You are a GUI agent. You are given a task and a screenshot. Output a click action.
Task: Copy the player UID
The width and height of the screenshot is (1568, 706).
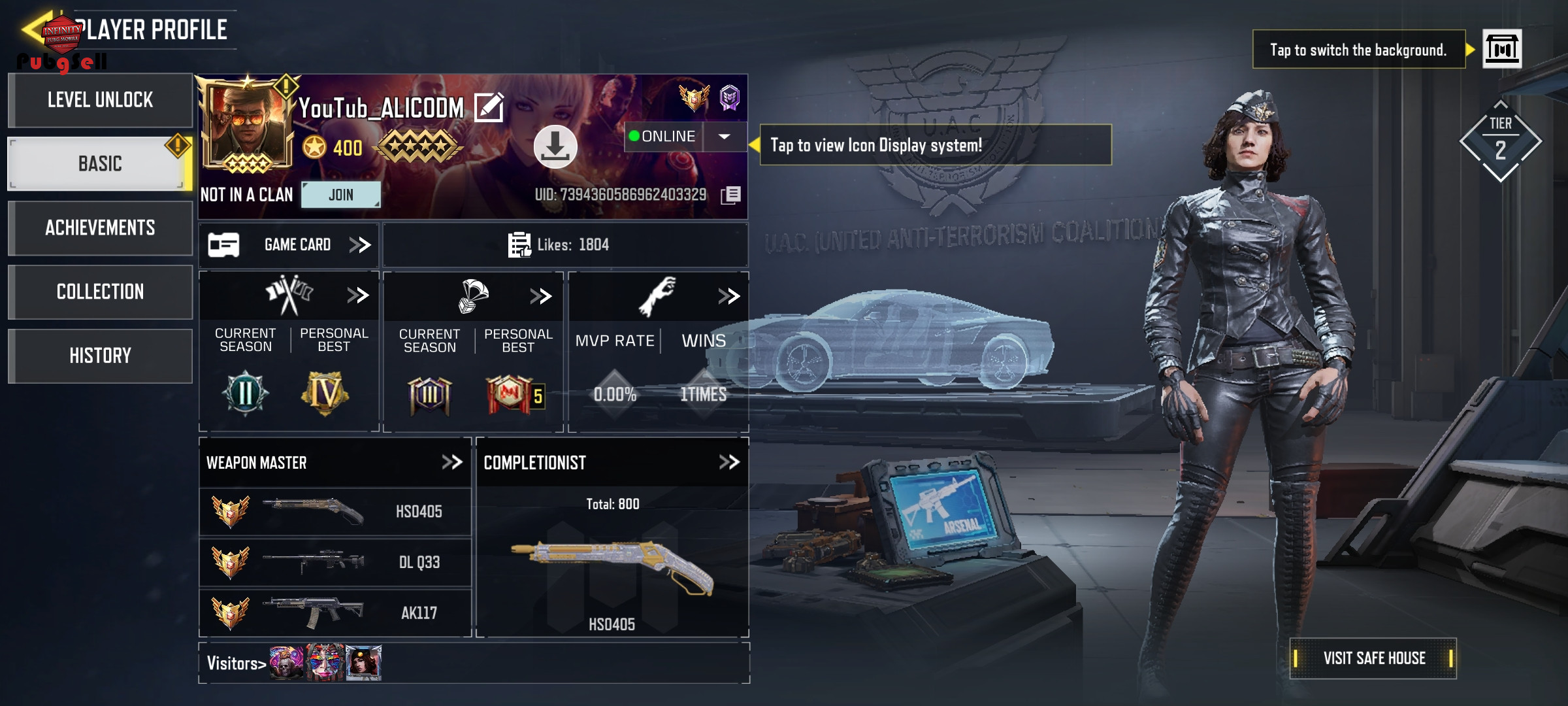tap(730, 195)
